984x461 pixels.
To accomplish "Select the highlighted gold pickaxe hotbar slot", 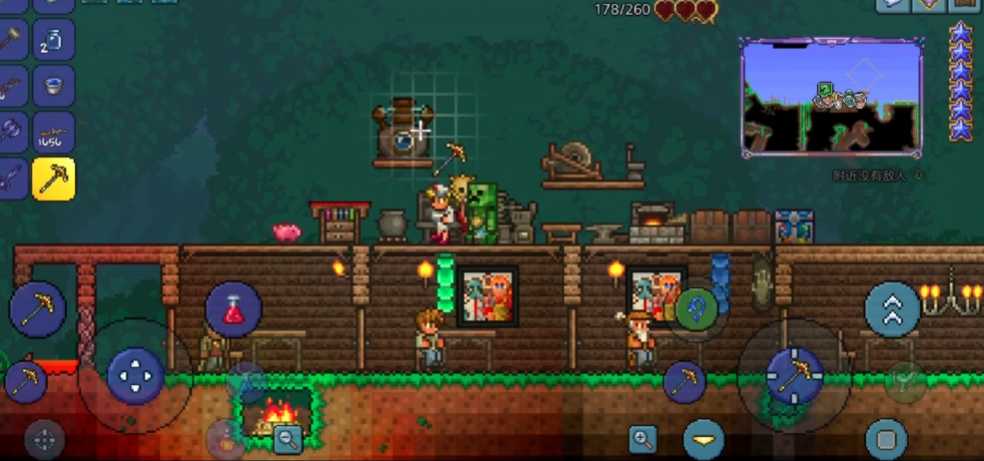I will tap(53, 179).
